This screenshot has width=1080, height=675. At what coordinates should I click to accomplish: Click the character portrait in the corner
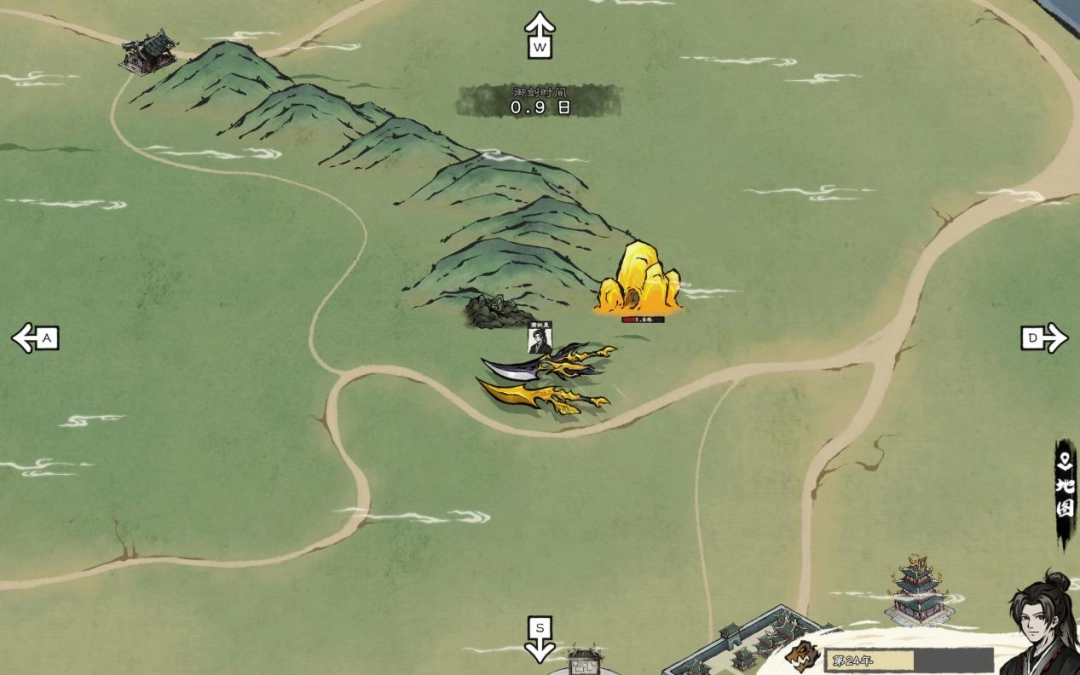[1041, 623]
